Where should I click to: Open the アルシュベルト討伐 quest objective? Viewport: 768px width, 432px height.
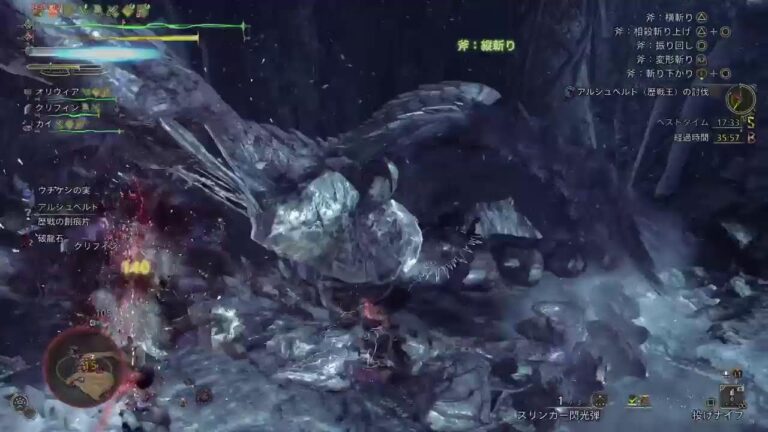coord(650,92)
